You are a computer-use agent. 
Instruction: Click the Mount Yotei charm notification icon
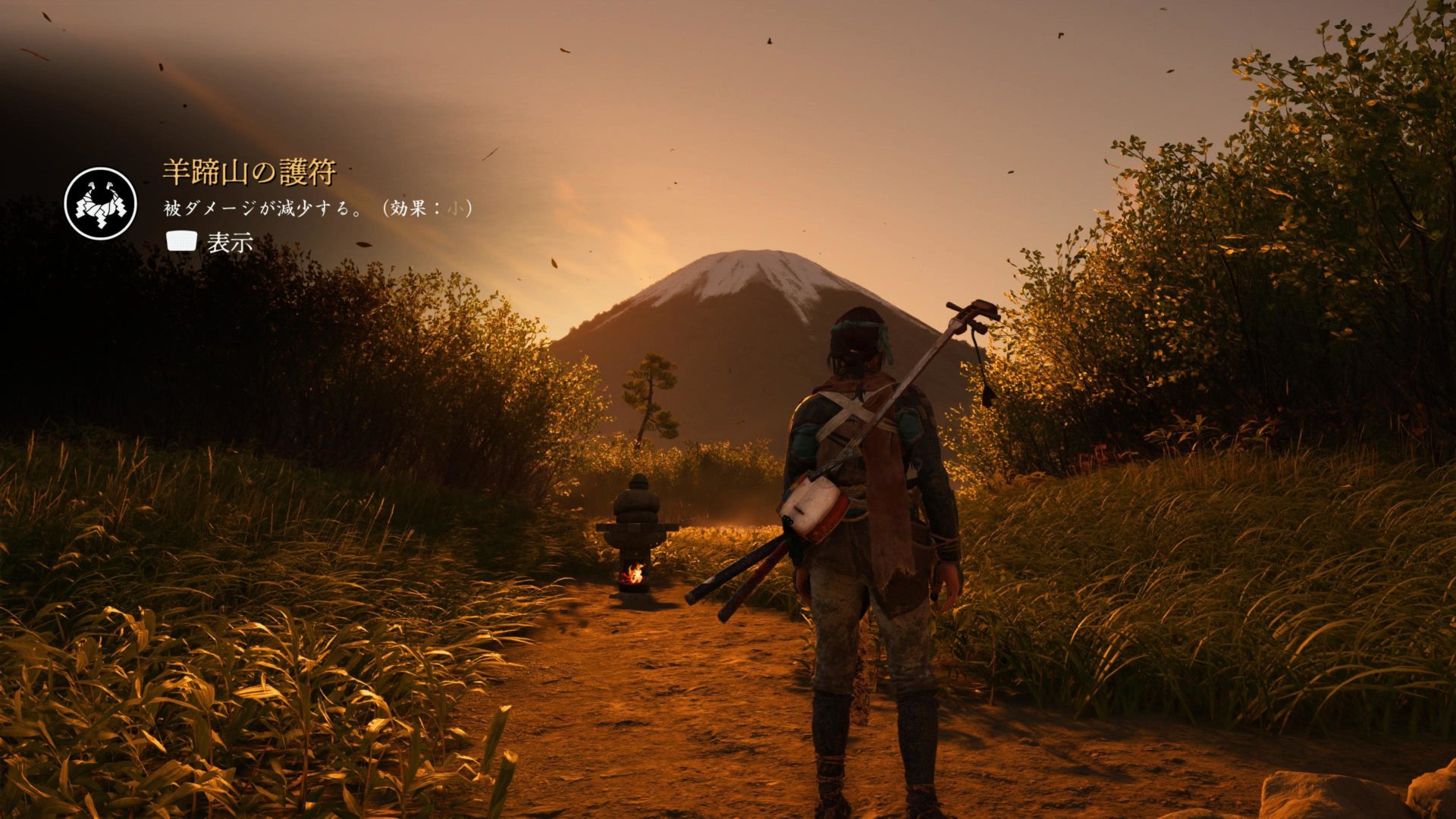pos(100,204)
